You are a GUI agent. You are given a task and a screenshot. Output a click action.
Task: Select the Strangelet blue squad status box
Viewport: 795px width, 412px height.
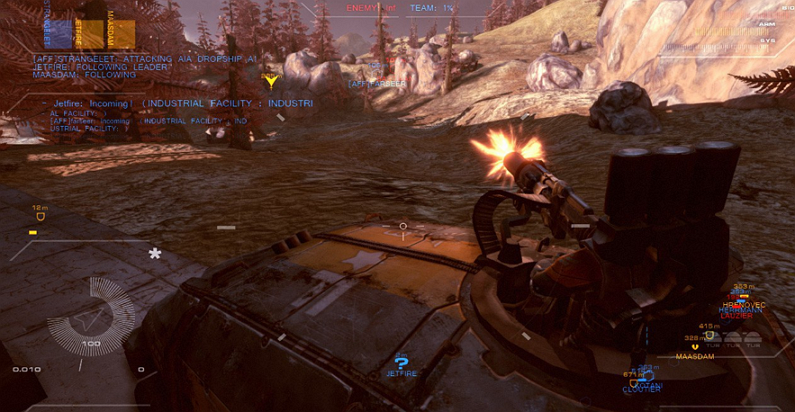[58, 32]
